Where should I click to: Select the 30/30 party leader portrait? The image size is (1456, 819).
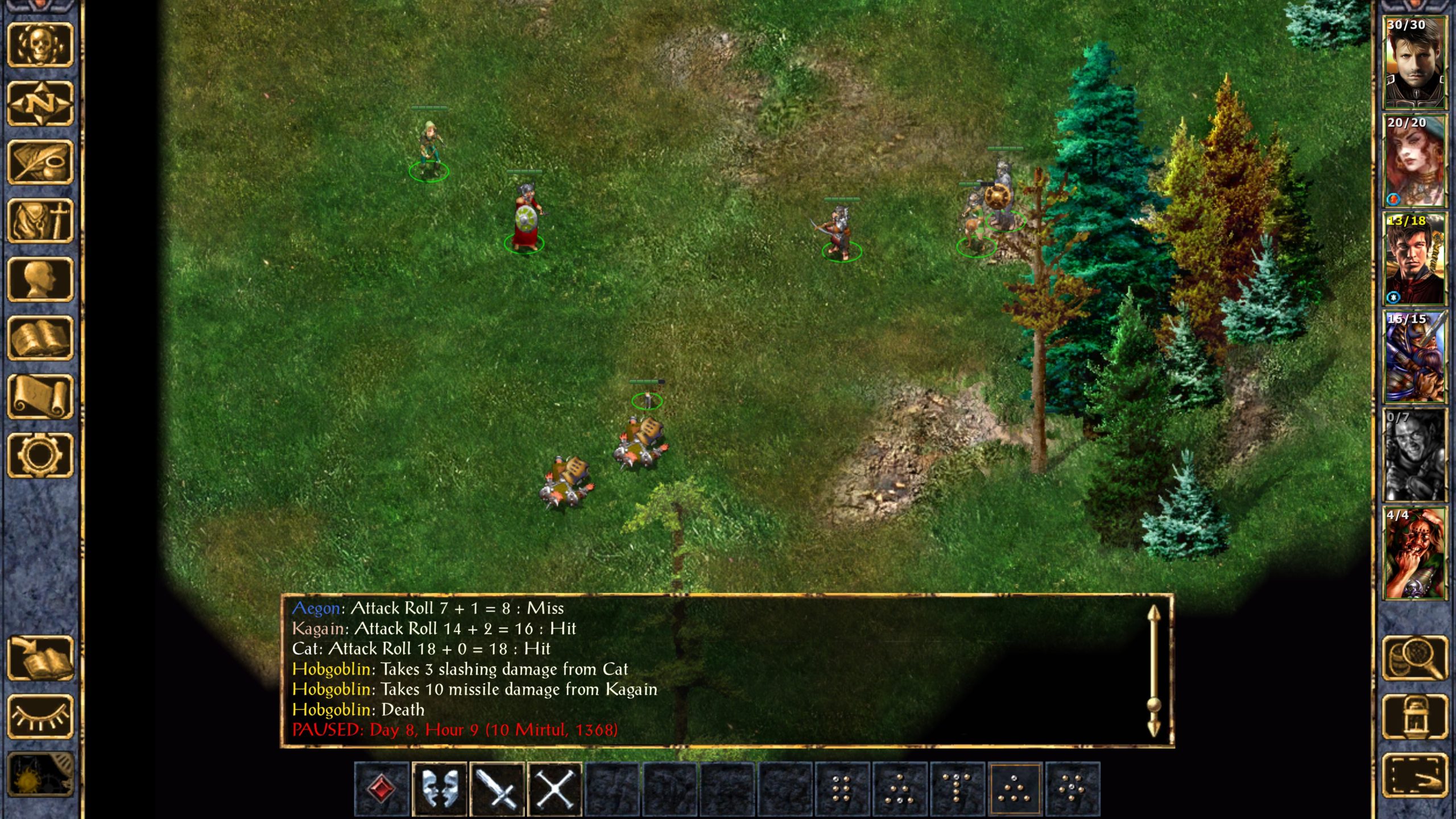point(1414,63)
